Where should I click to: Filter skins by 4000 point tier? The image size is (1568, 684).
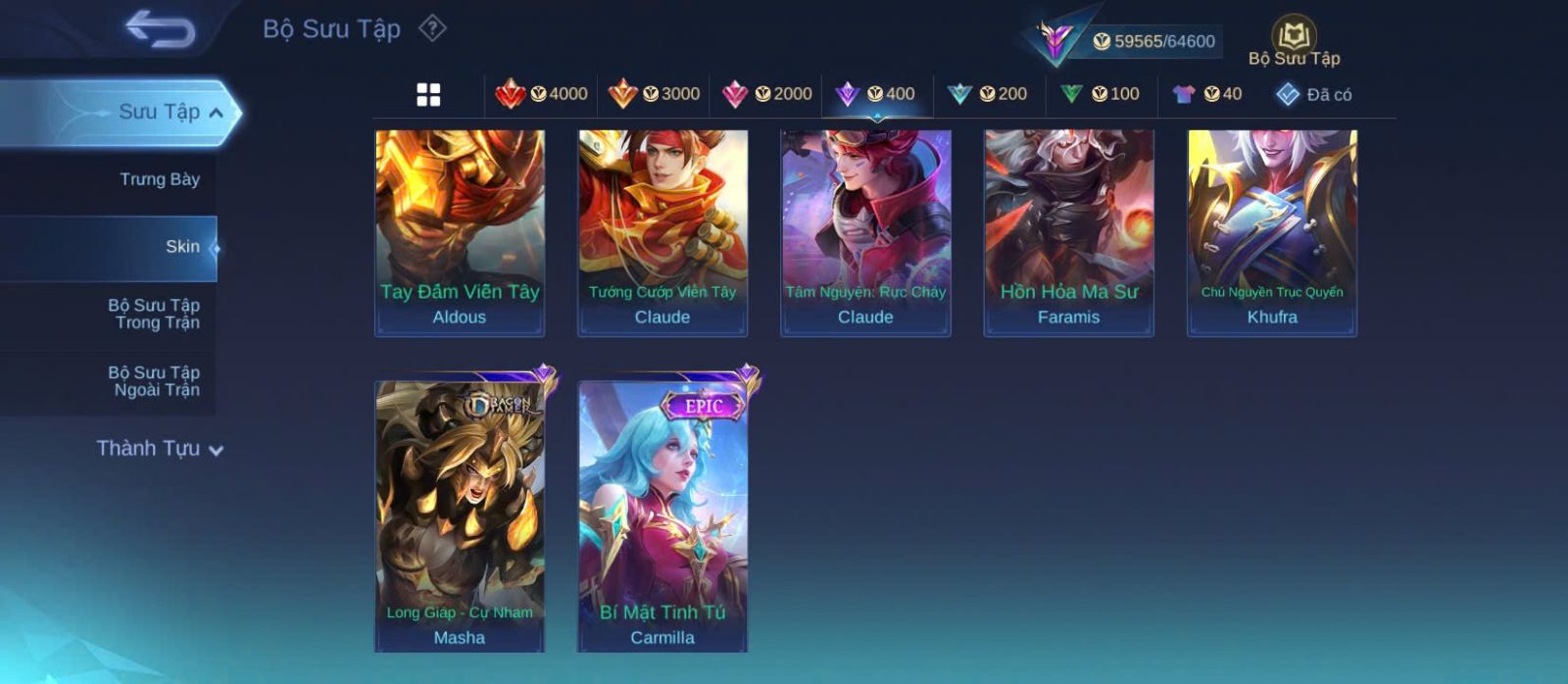click(x=542, y=94)
